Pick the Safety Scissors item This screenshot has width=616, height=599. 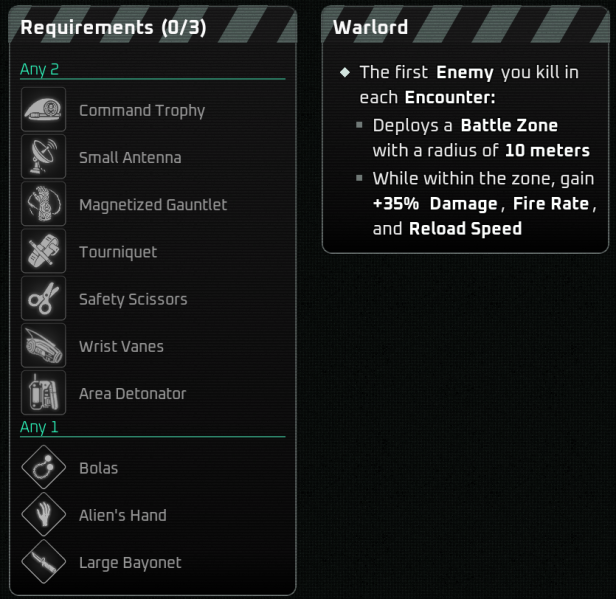tap(132, 299)
